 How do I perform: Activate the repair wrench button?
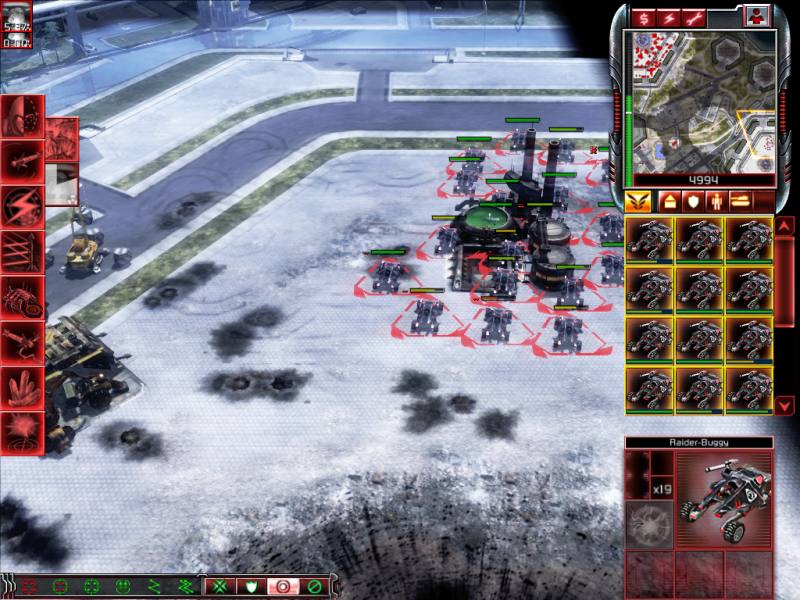tap(694, 16)
